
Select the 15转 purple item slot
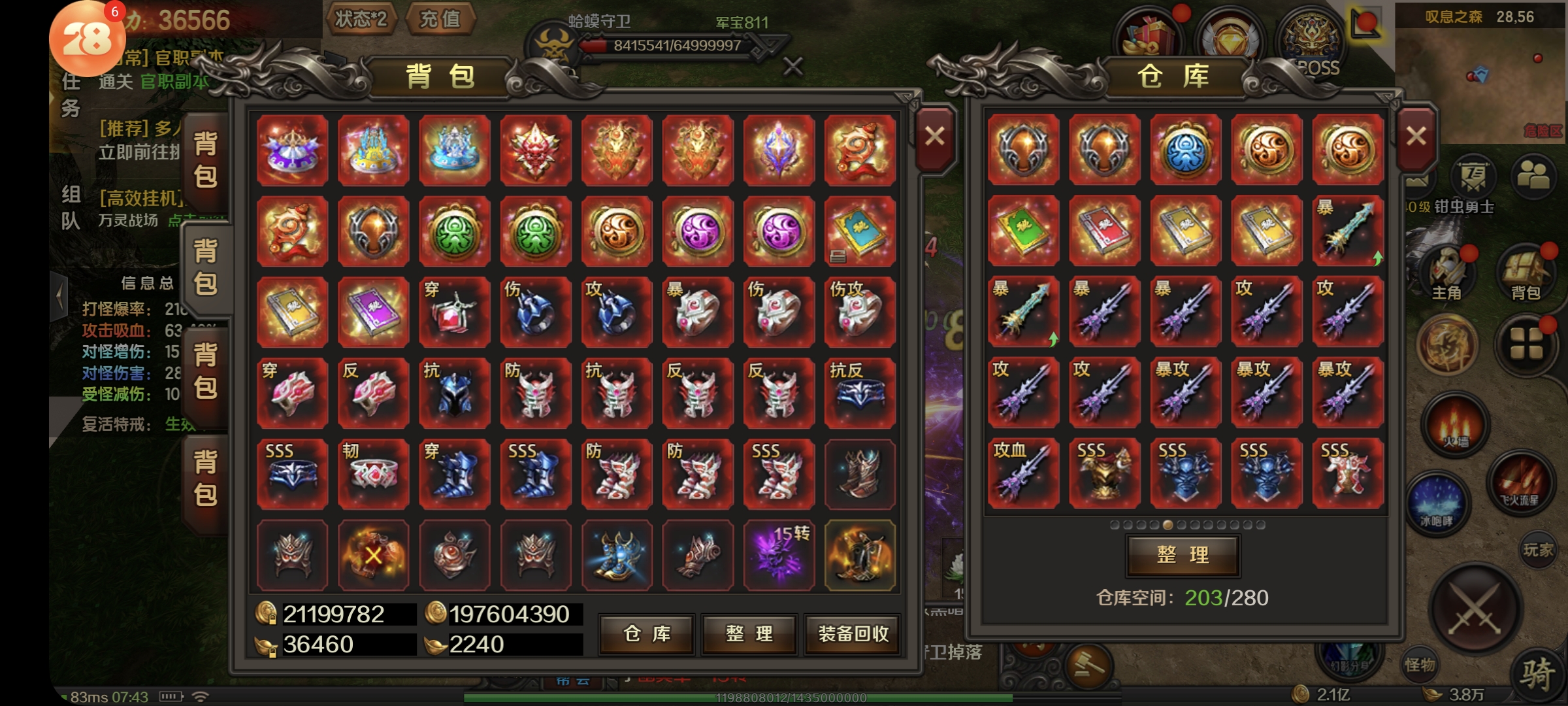(x=779, y=555)
